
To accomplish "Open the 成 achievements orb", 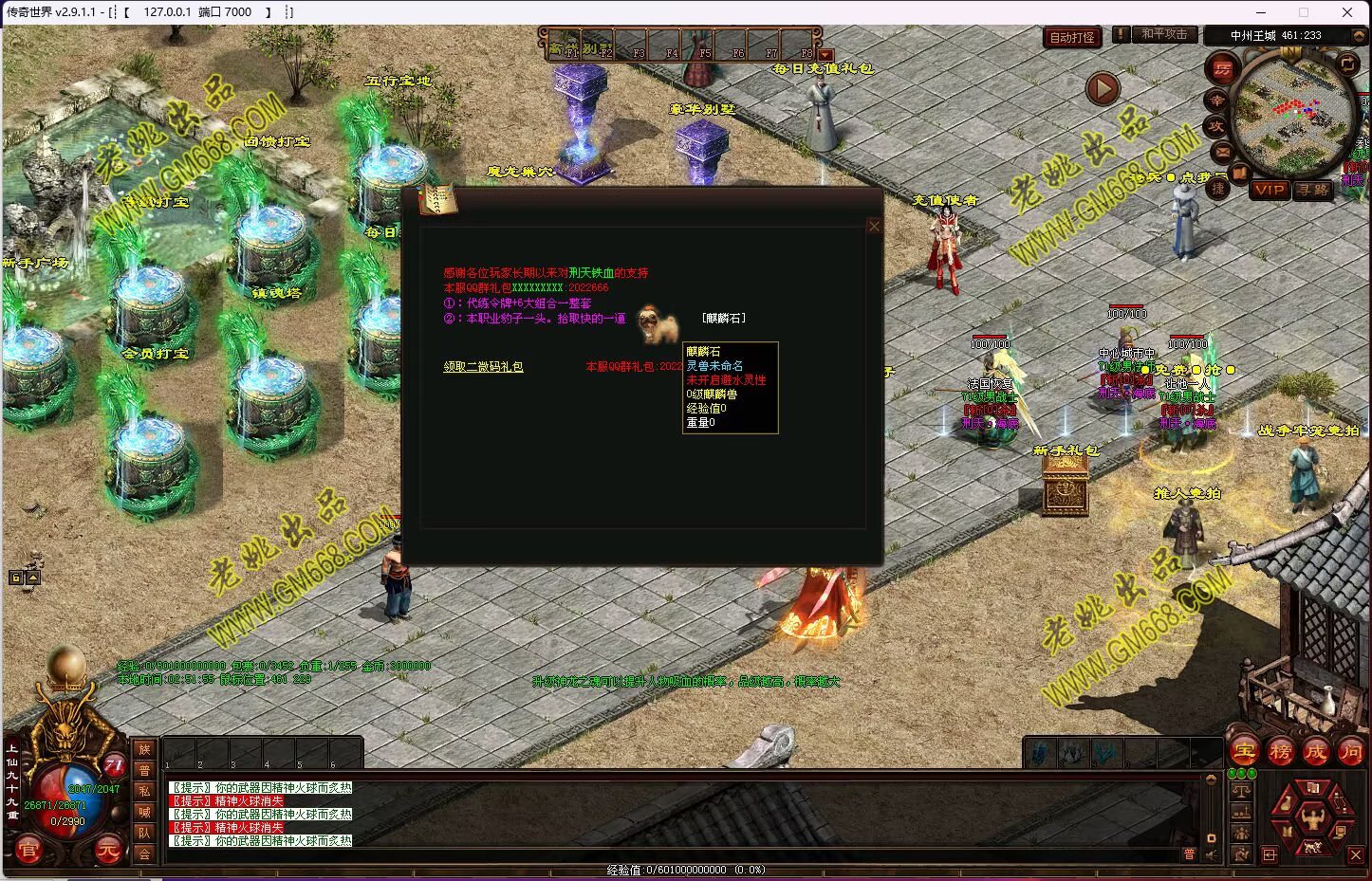I will (1315, 751).
